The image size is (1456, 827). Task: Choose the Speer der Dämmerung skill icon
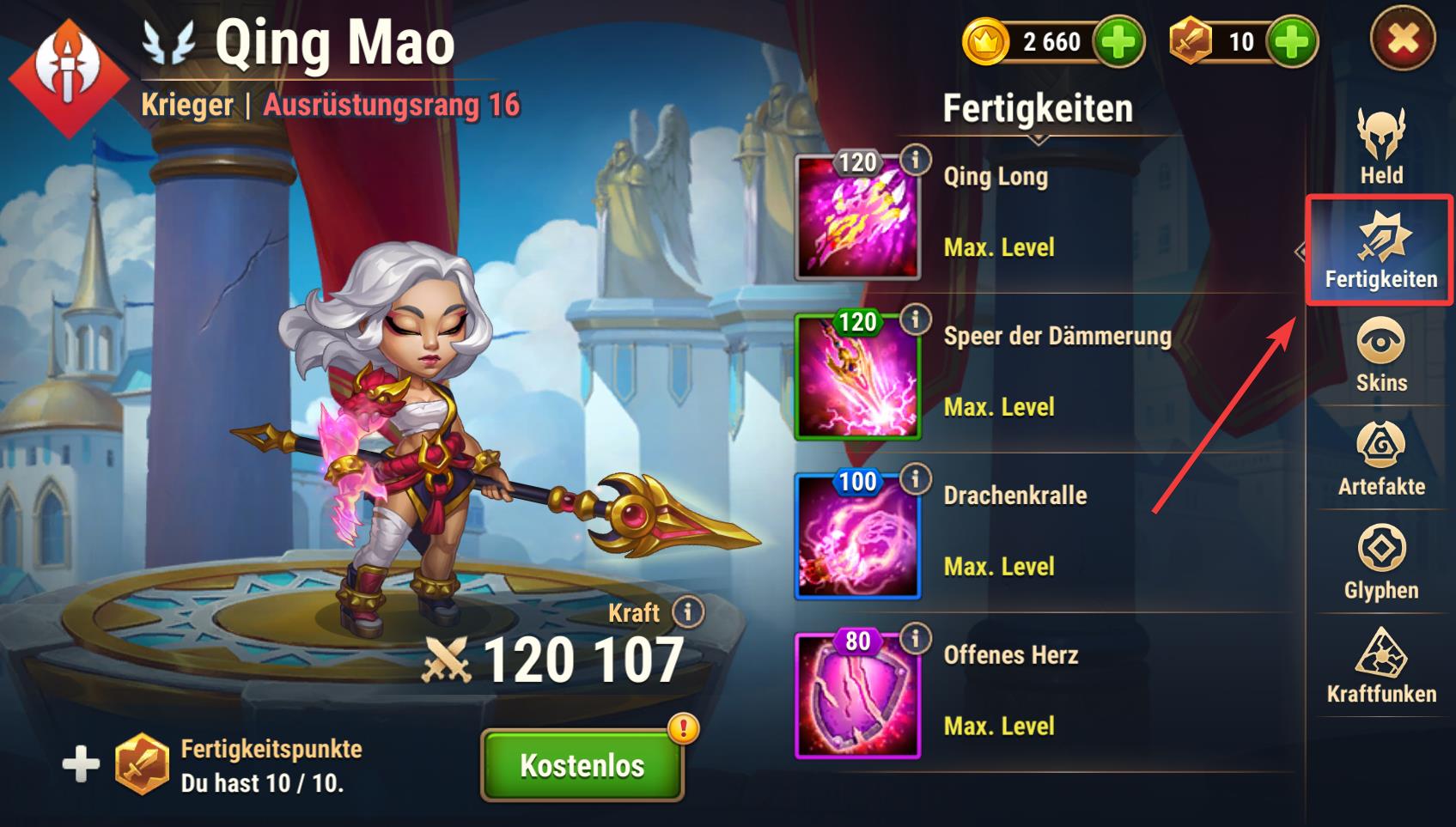pos(857,378)
